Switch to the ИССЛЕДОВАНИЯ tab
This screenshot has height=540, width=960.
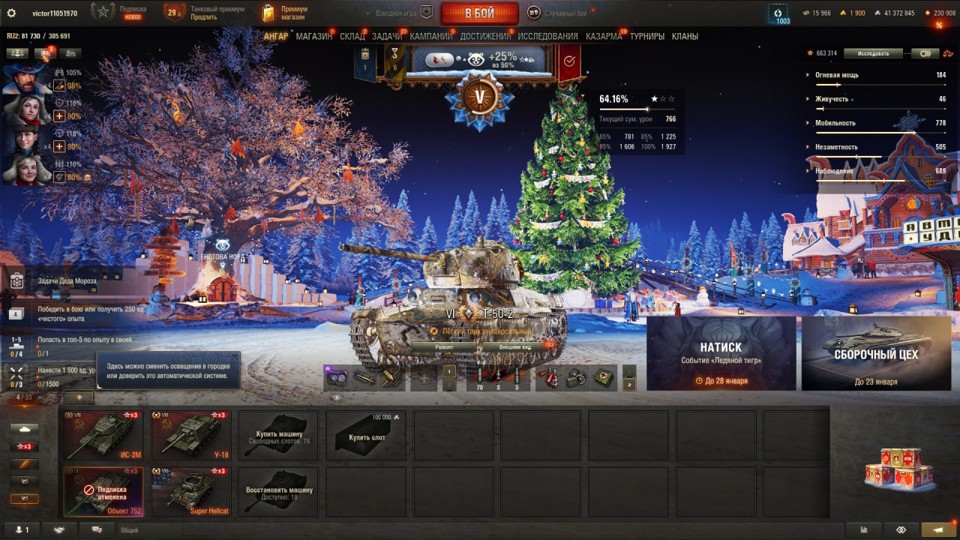coord(547,36)
